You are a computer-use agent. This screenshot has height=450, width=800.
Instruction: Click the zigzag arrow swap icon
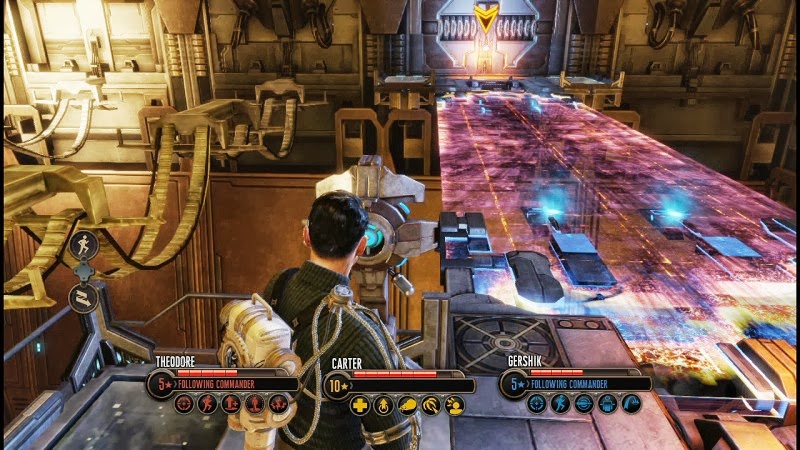[84, 296]
